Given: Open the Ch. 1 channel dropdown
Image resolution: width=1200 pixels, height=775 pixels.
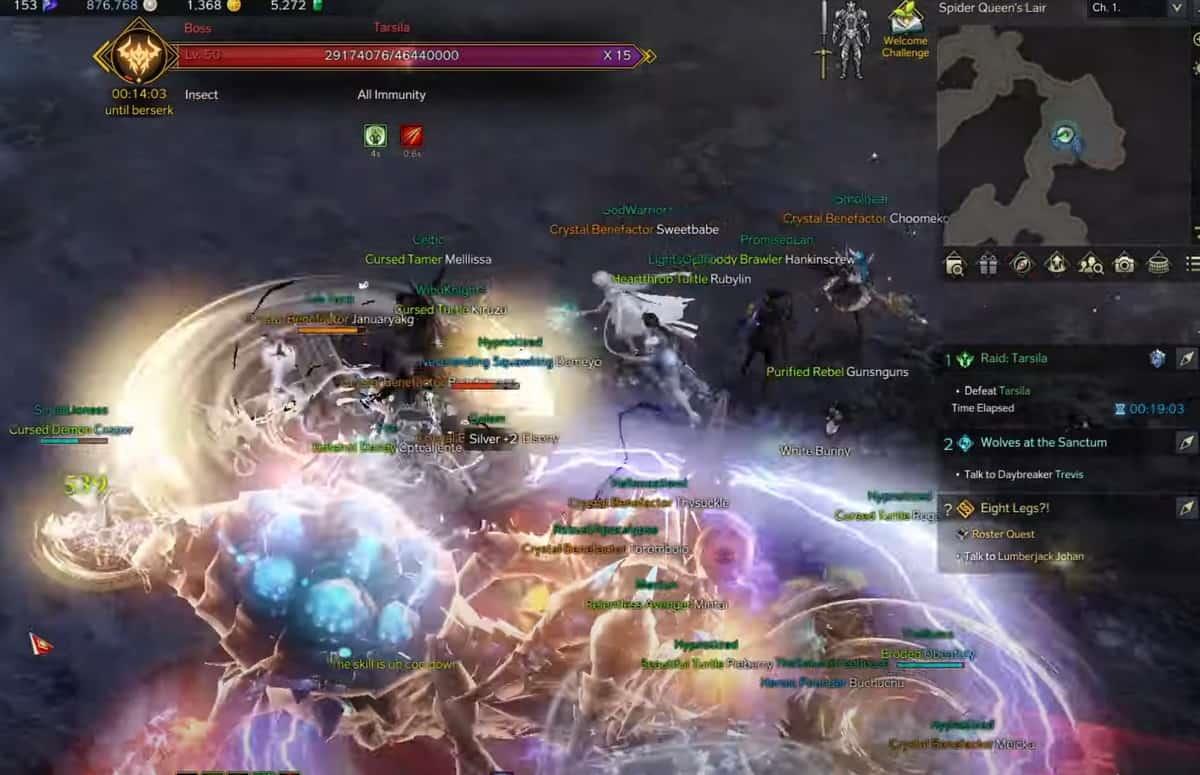Looking at the screenshot, I should pos(1136,8).
